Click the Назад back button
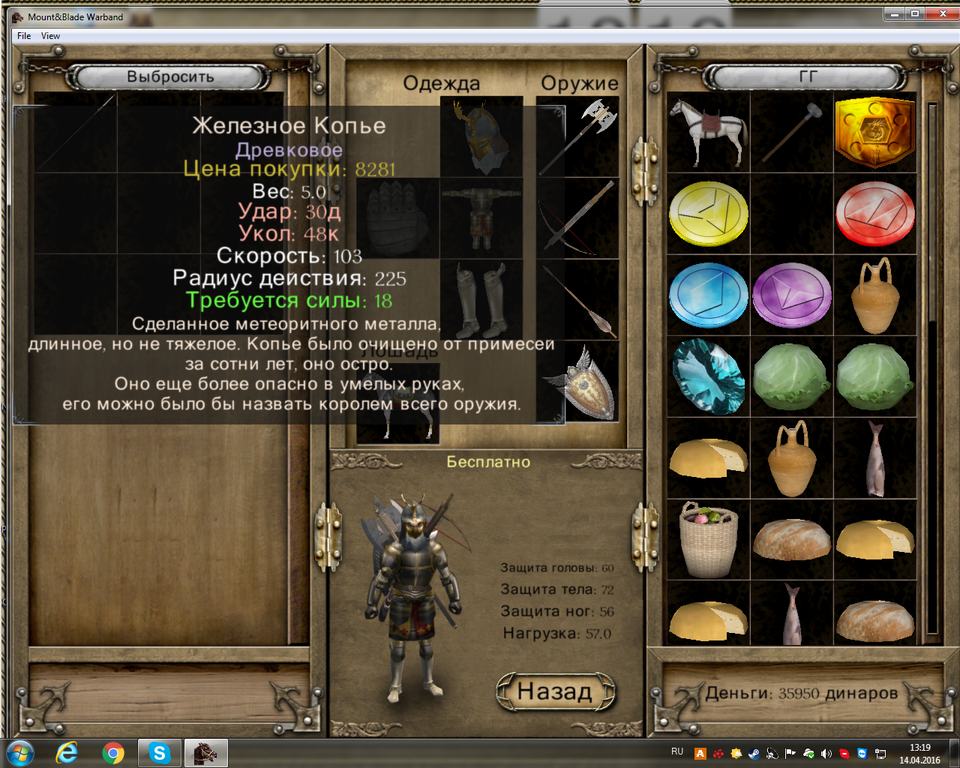The image size is (960, 768). pyautogui.click(x=555, y=690)
